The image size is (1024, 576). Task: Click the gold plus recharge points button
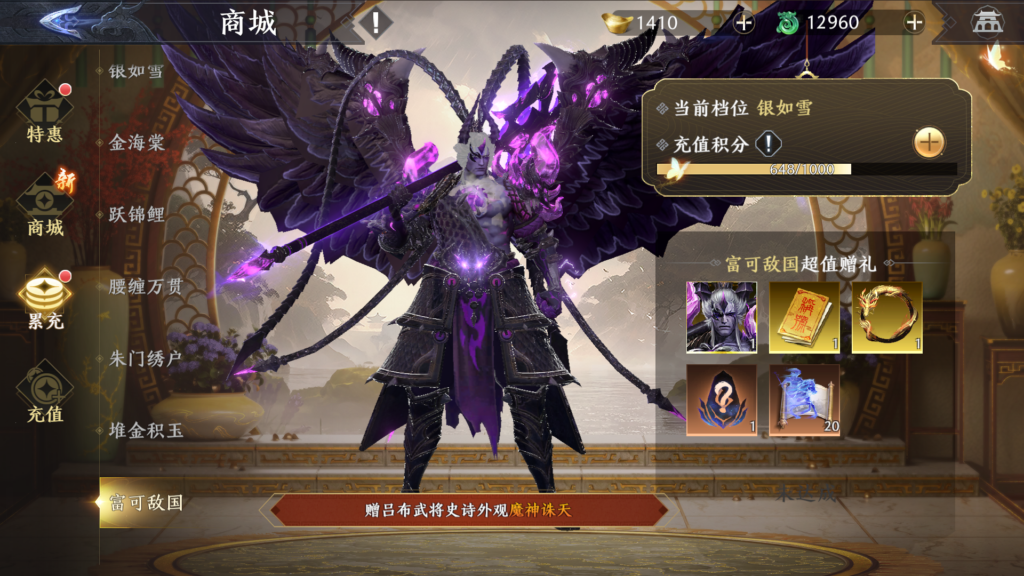click(929, 143)
